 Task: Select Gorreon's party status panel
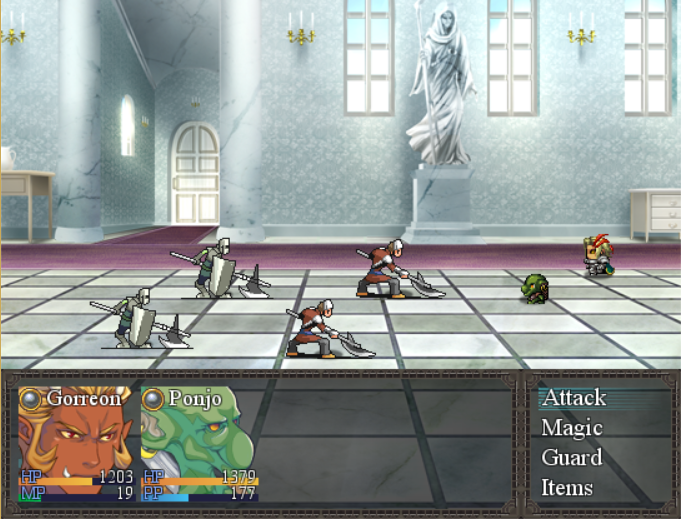coord(76,442)
